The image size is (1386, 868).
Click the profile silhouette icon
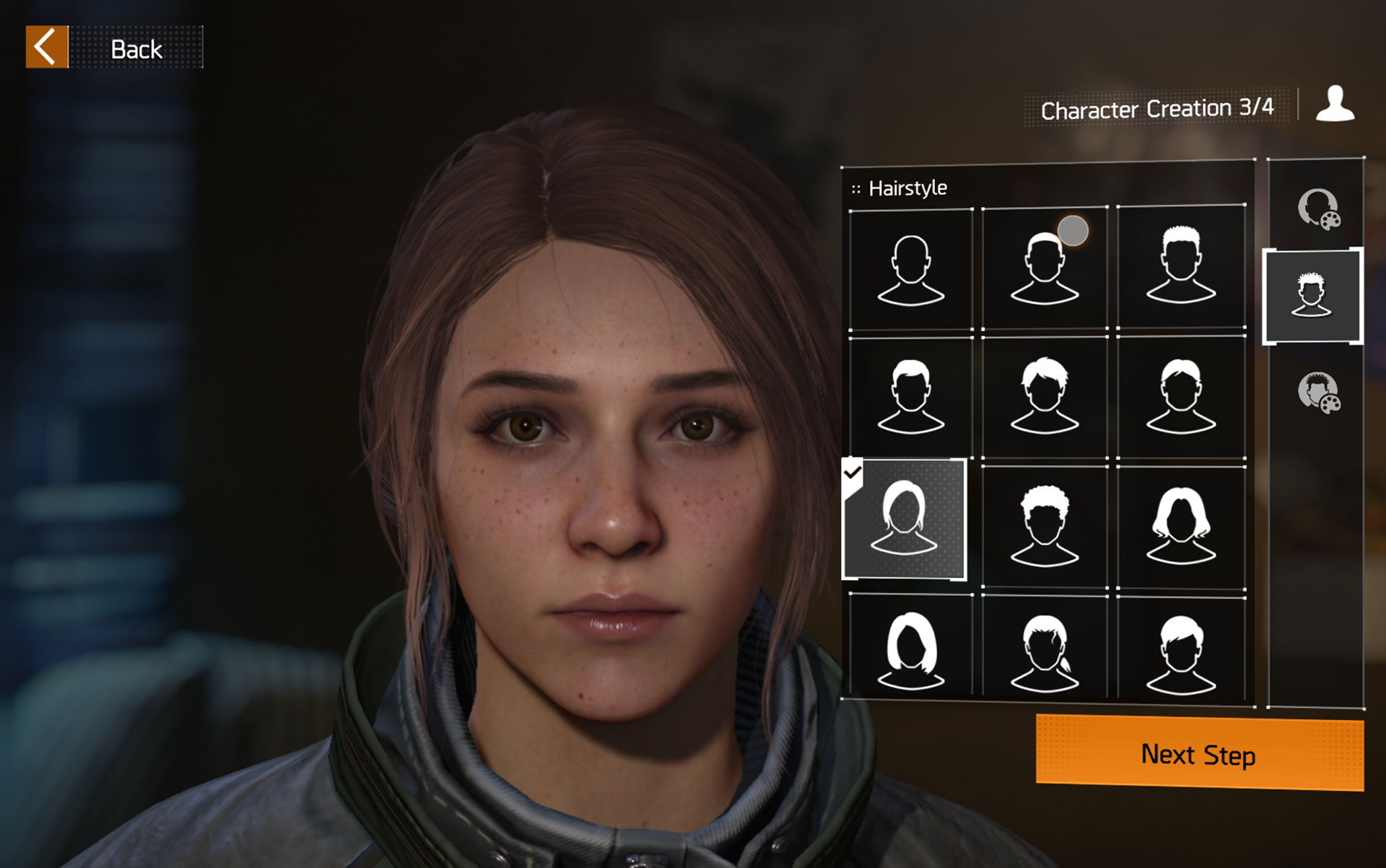(x=1335, y=104)
